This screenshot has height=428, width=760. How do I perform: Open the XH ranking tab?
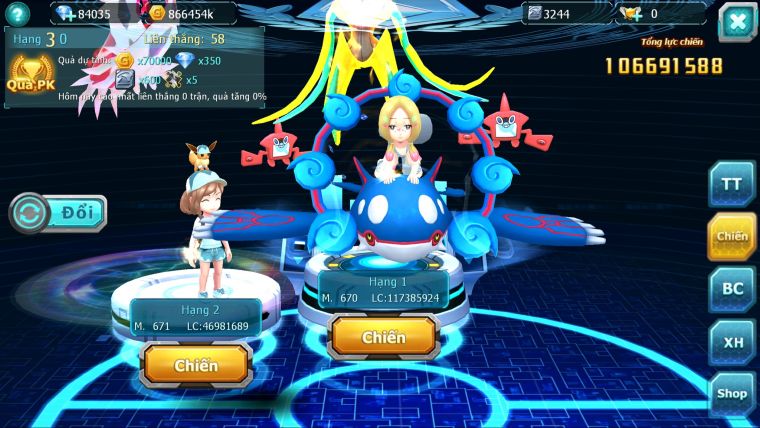[731, 342]
